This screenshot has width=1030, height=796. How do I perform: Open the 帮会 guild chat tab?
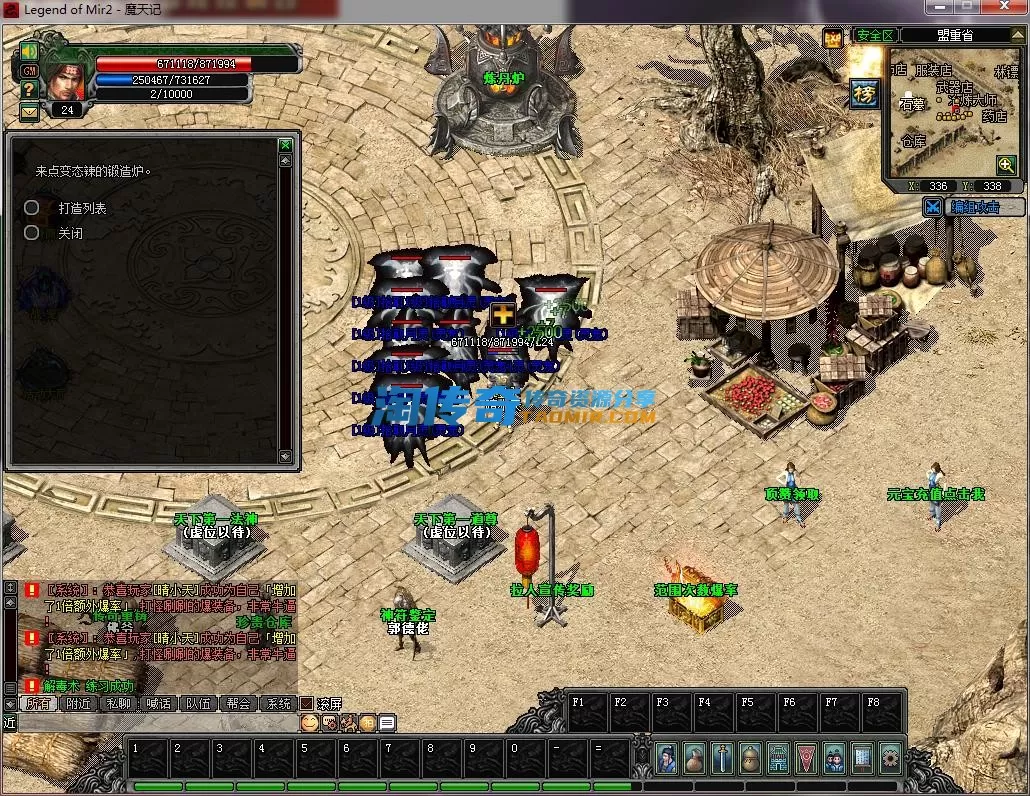point(238,703)
